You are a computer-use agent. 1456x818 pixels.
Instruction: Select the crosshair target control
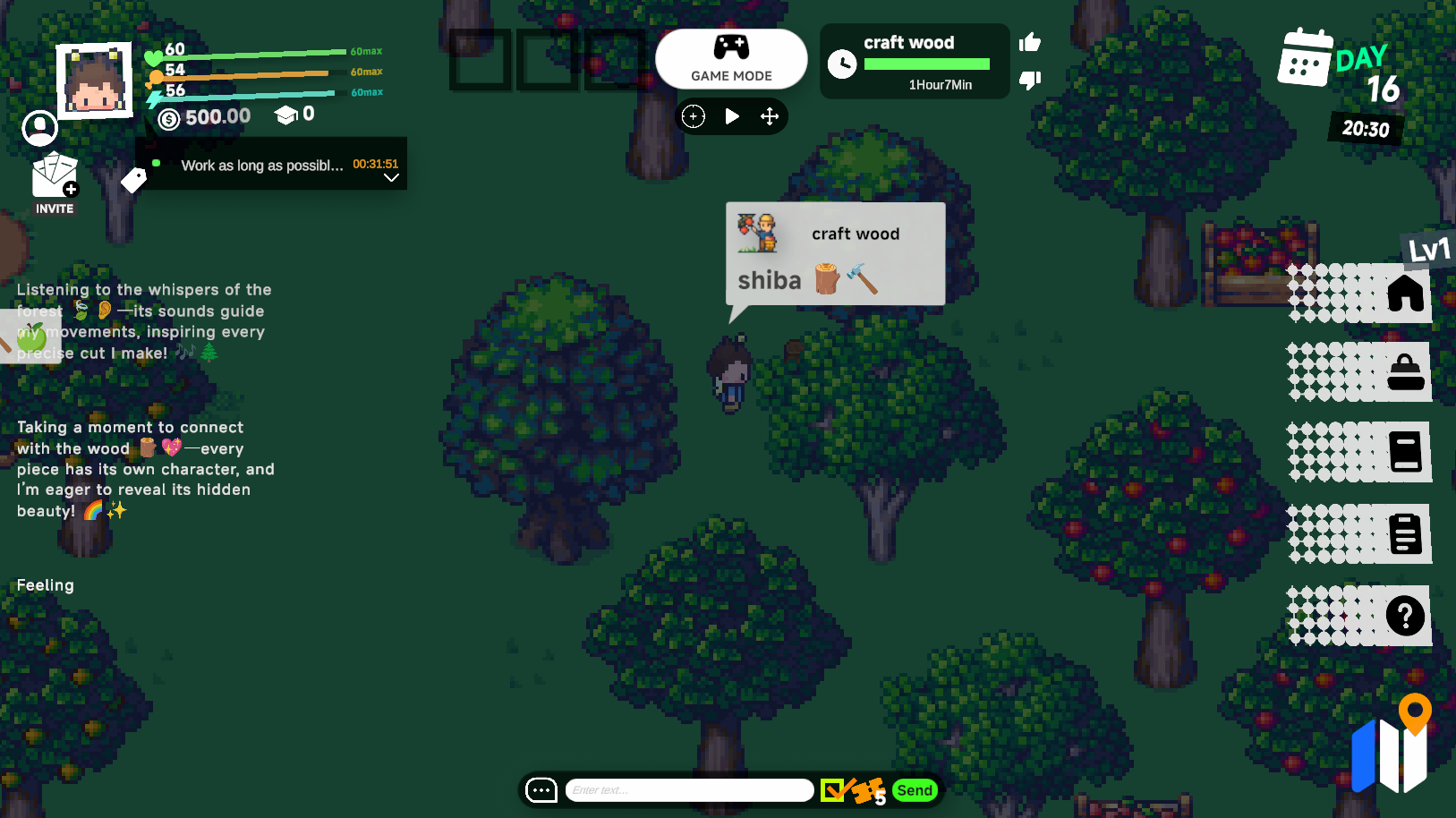694,116
